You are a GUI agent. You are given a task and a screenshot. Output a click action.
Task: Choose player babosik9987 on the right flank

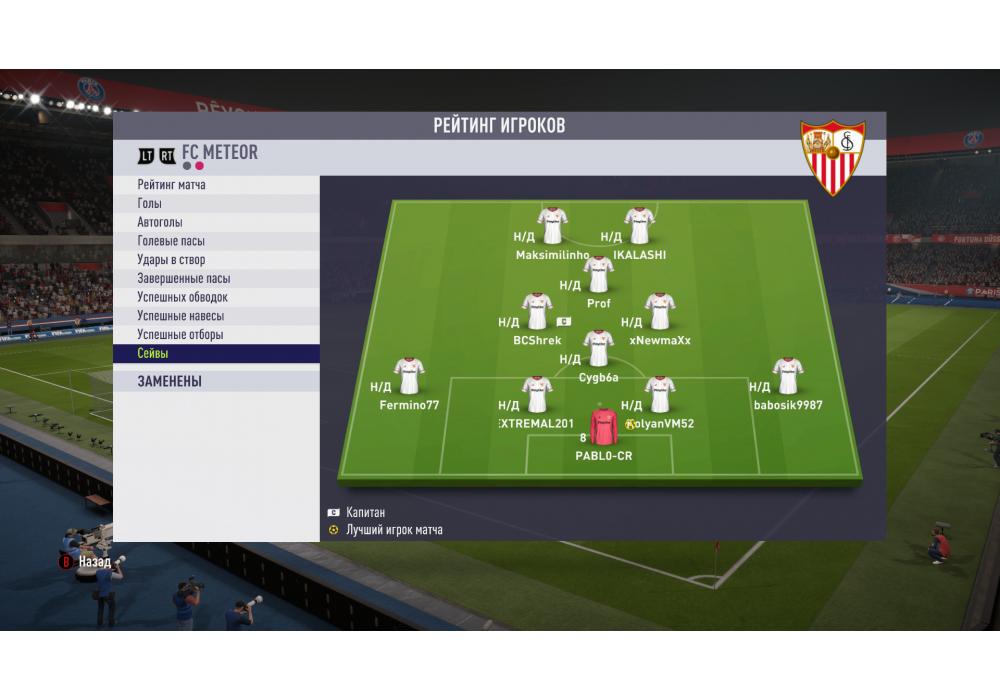pyautogui.click(x=788, y=377)
